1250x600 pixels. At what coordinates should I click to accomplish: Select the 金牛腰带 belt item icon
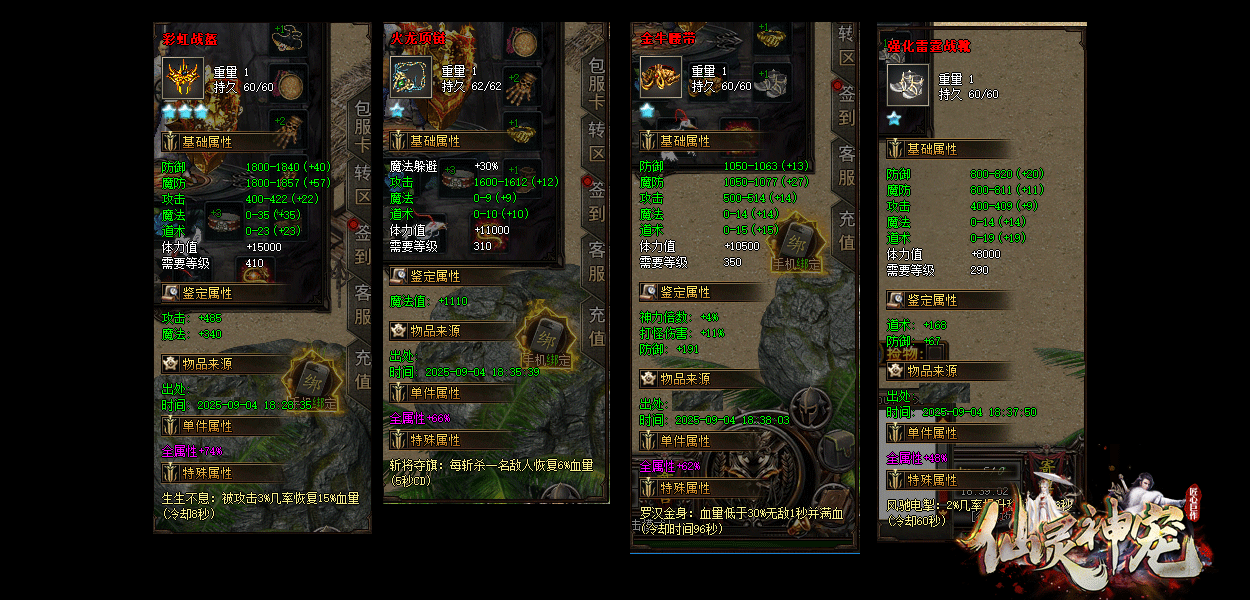tap(661, 77)
